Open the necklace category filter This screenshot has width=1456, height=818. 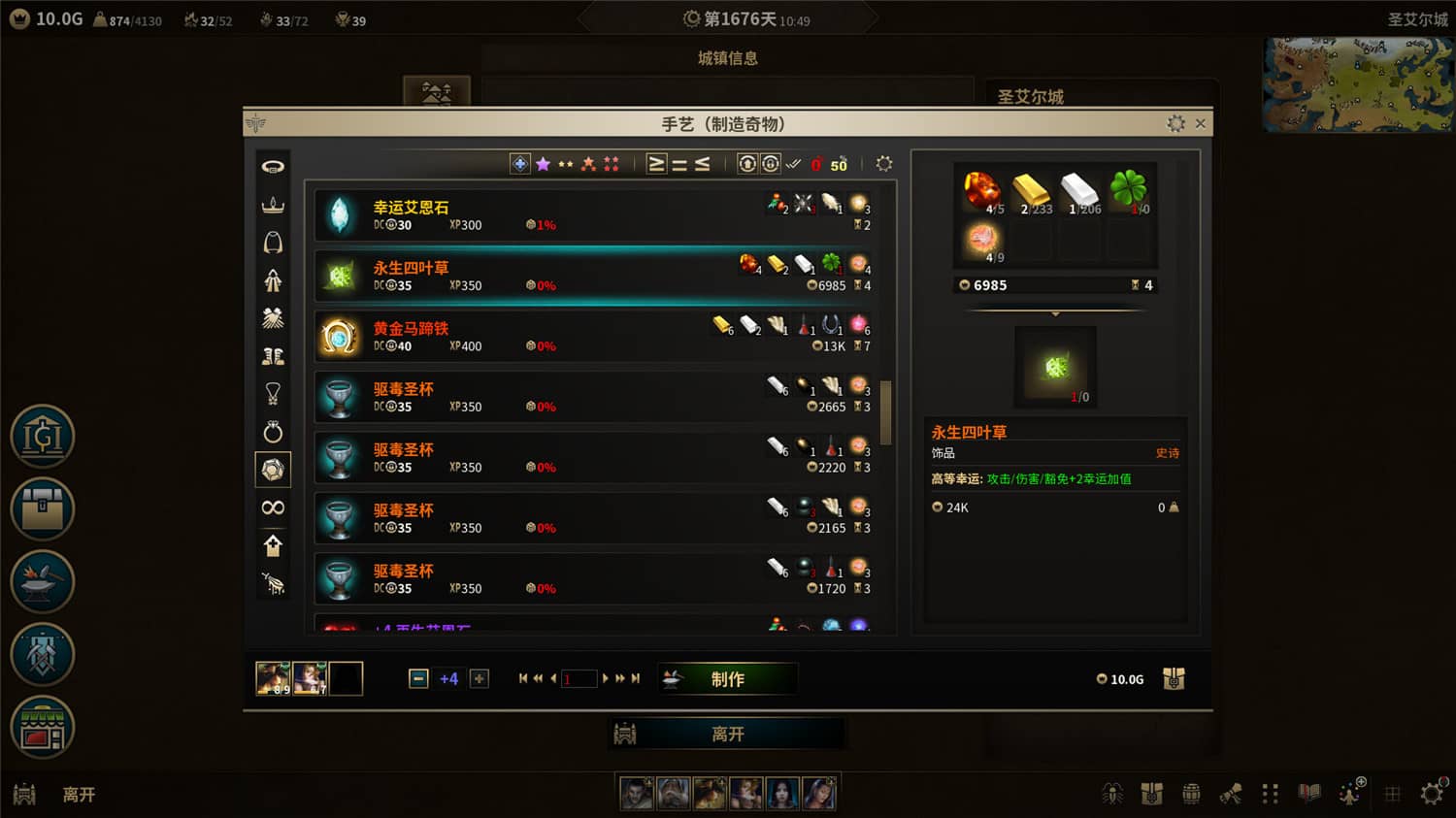[273, 394]
